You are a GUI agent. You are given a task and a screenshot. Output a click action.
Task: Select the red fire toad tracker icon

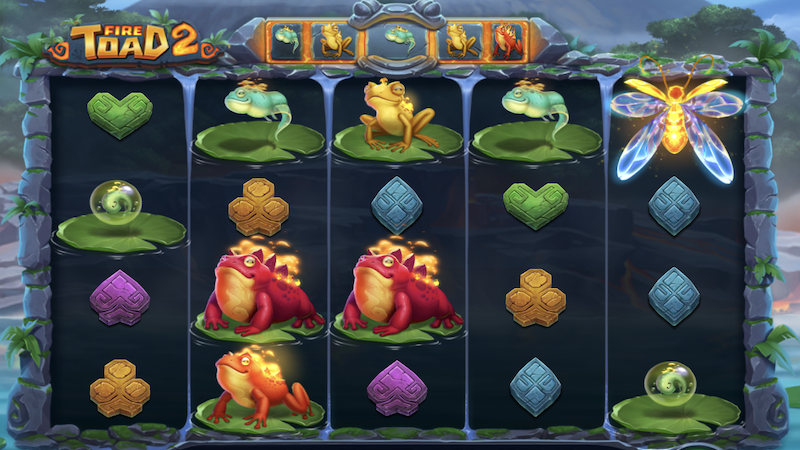pos(506,40)
